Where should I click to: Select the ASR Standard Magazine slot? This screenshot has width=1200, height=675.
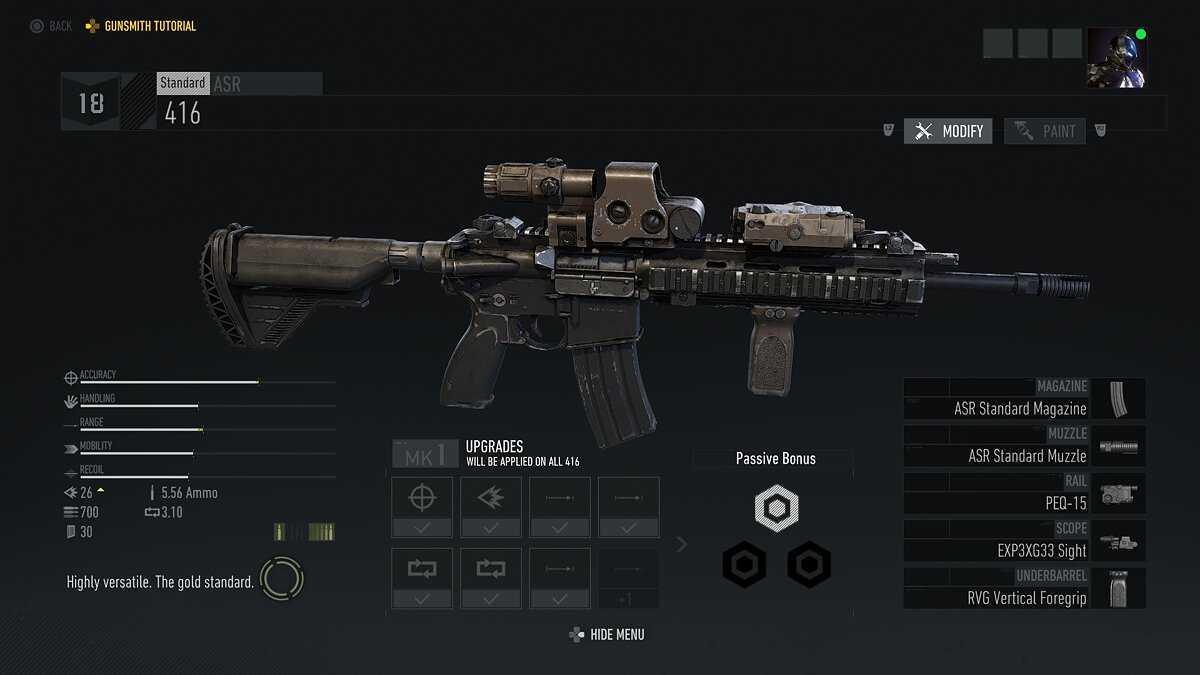1024,399
